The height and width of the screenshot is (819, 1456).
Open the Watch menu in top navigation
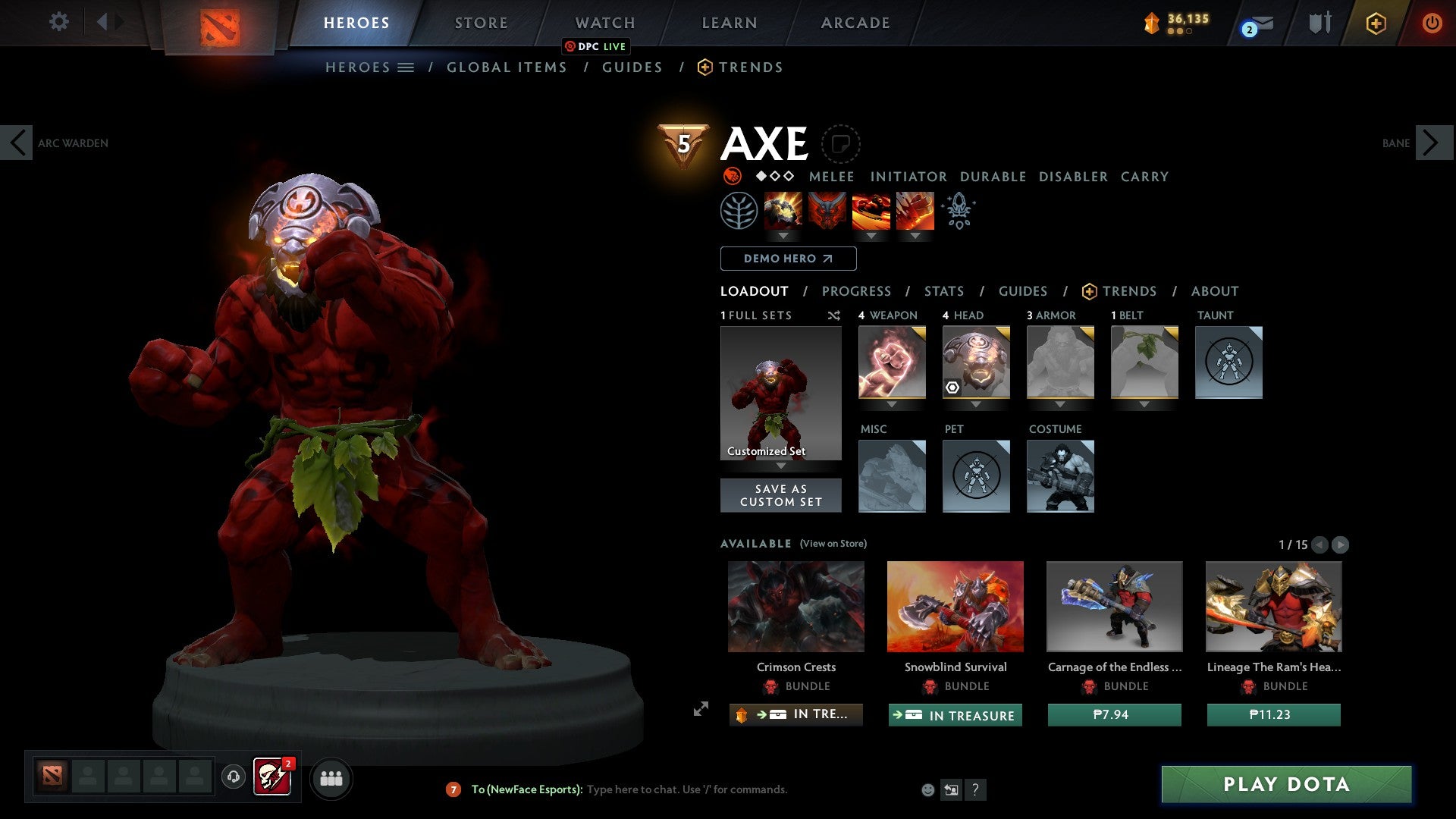pos(604,23)
